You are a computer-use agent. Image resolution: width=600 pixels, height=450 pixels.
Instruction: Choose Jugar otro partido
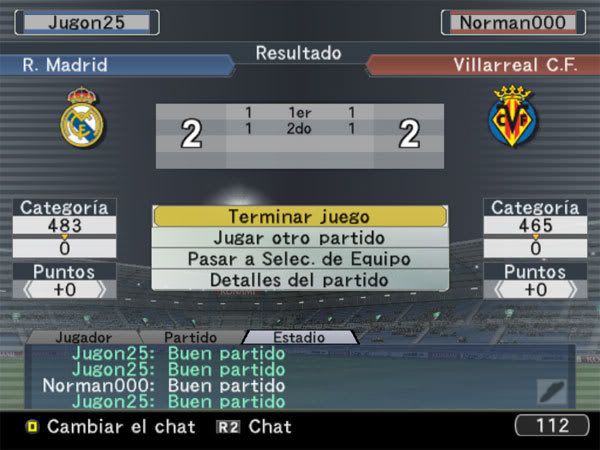[299, 238]
